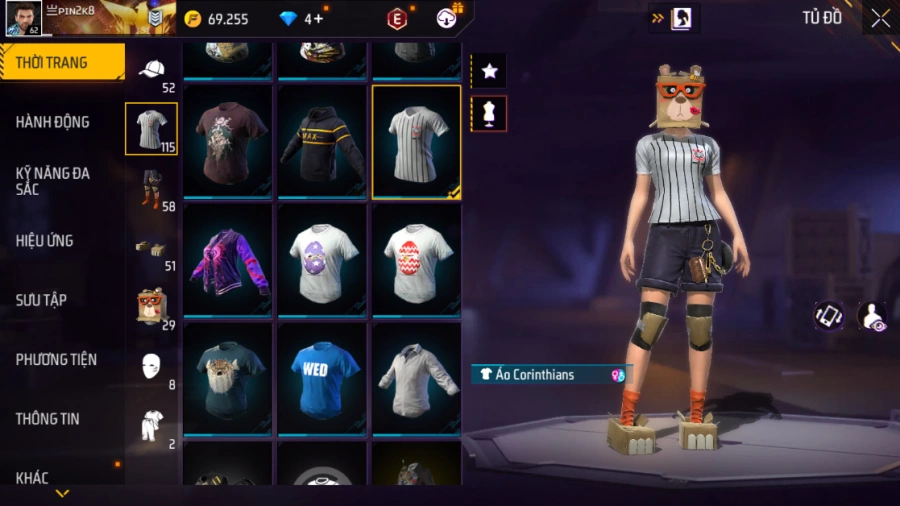Viewport: 900px width, 506px height.
Task: Toggle the character visibility eye icon
Action: coord(872,316)
